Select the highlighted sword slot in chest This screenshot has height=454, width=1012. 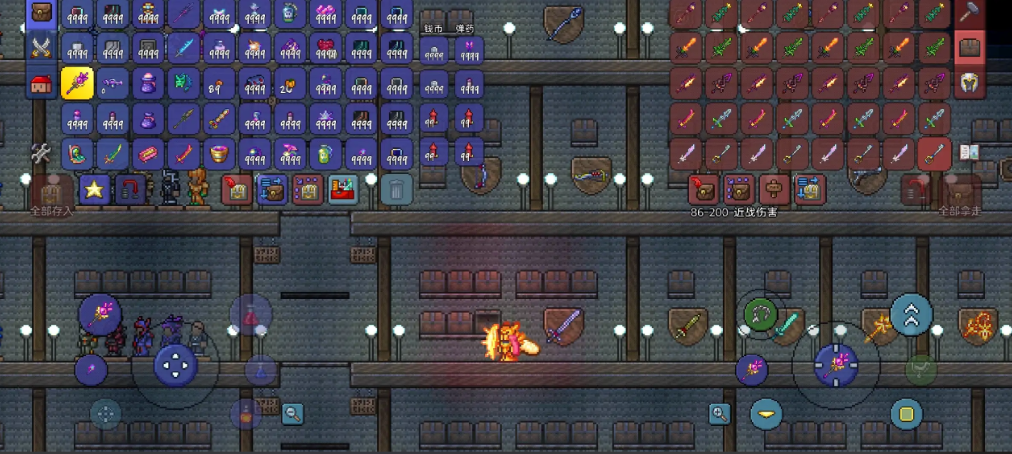933,153
